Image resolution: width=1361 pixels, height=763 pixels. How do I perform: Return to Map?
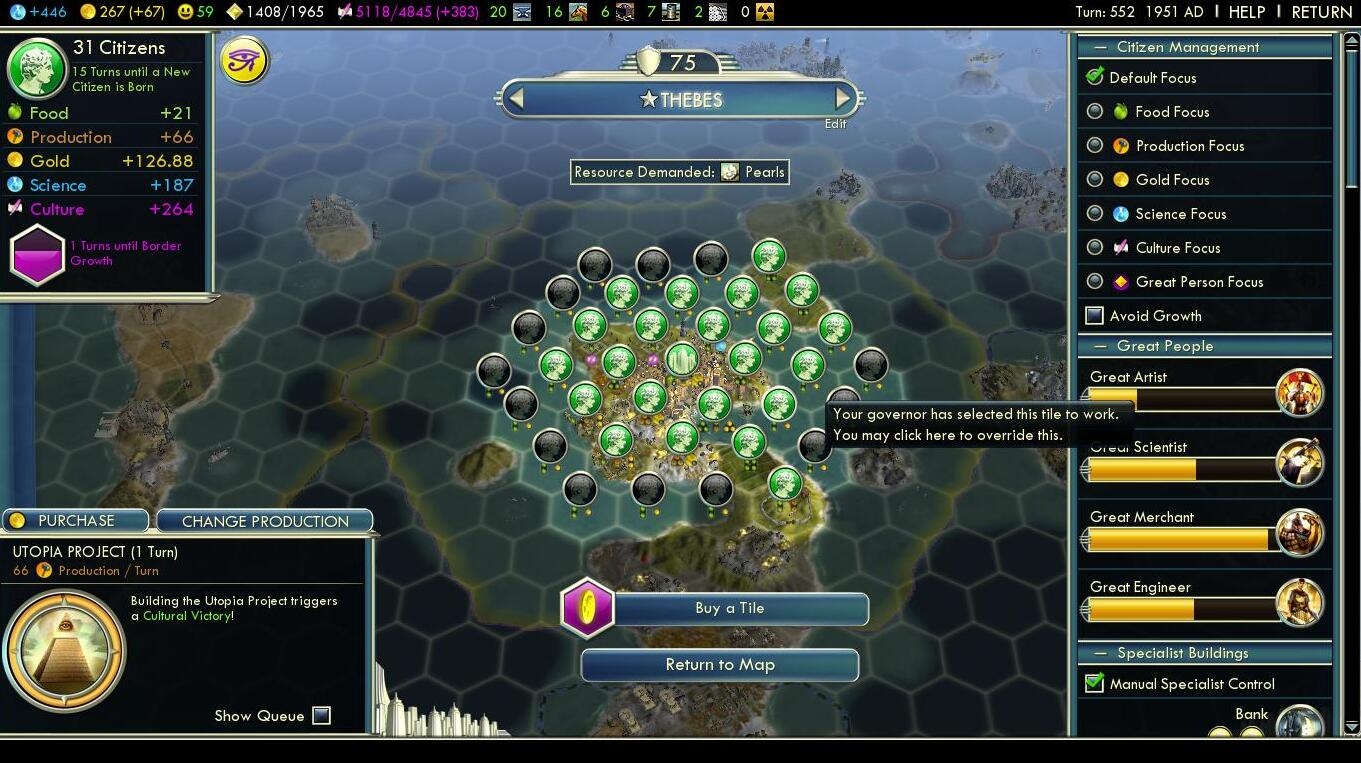pyautogui.click(x=720, y=665)
